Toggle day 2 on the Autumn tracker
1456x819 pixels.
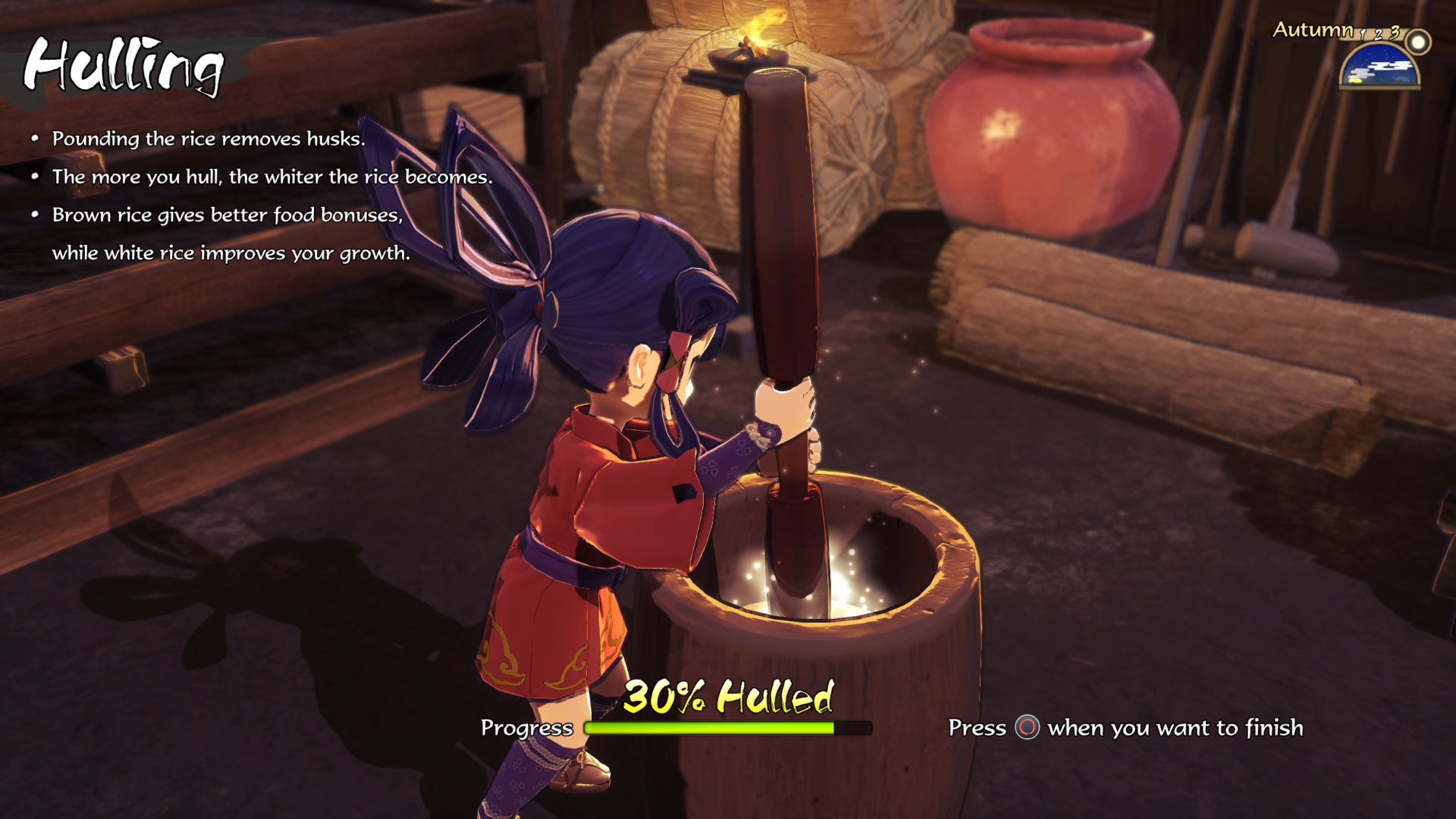pos(1379,35)
